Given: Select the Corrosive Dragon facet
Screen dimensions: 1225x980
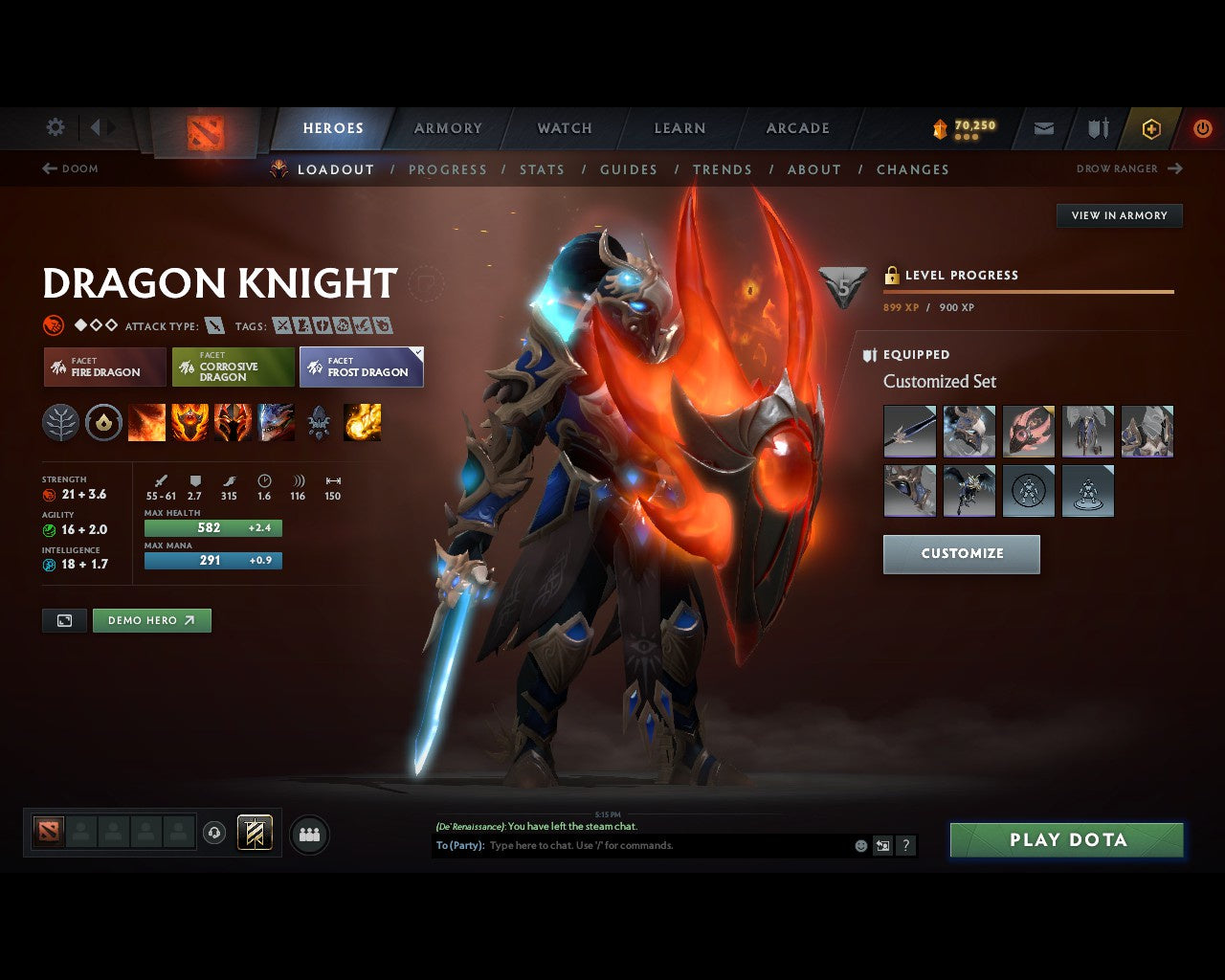Looking at the screenshot, I should [x=233, y=367].
